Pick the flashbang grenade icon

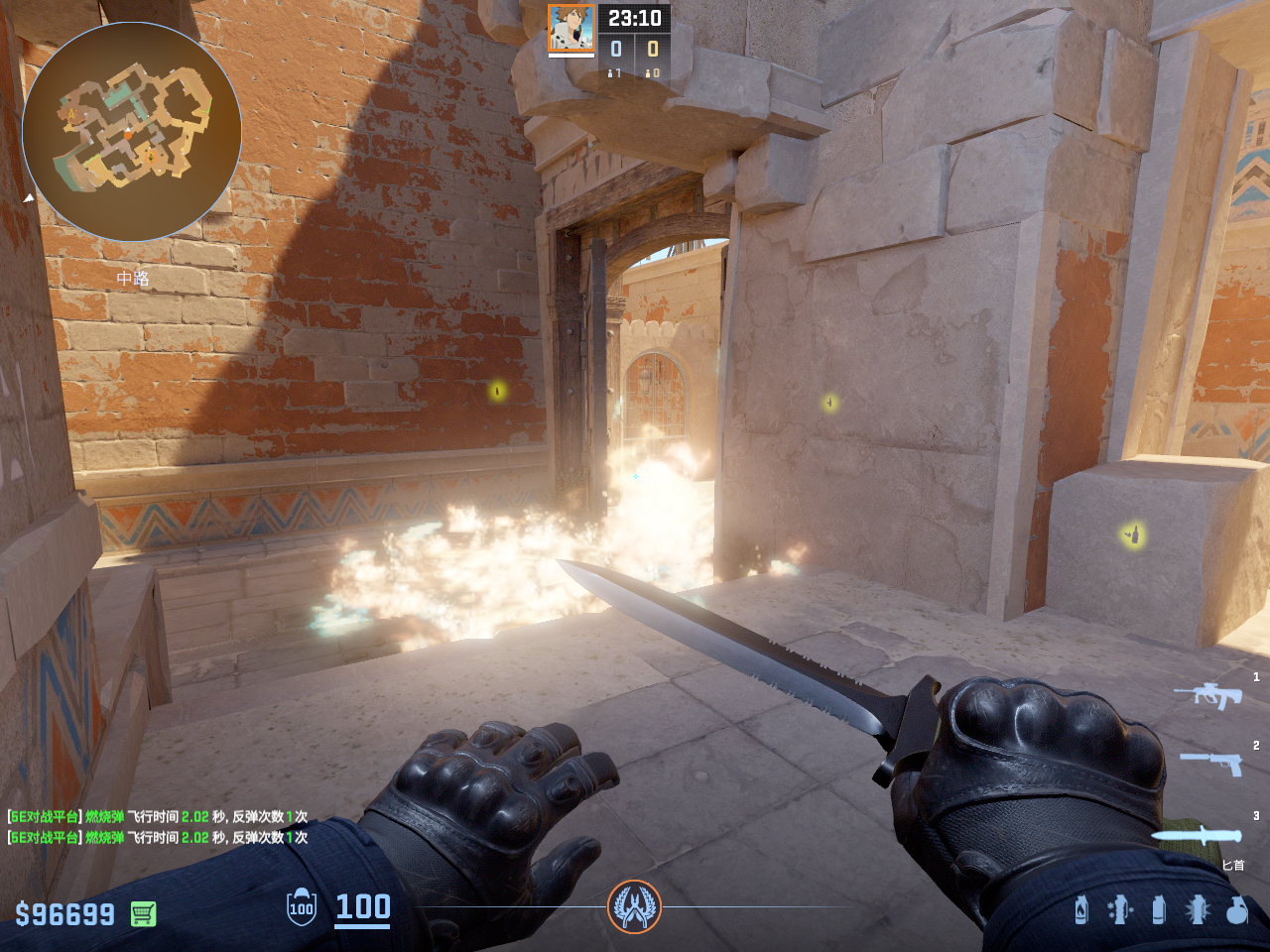pos(1119,909)
